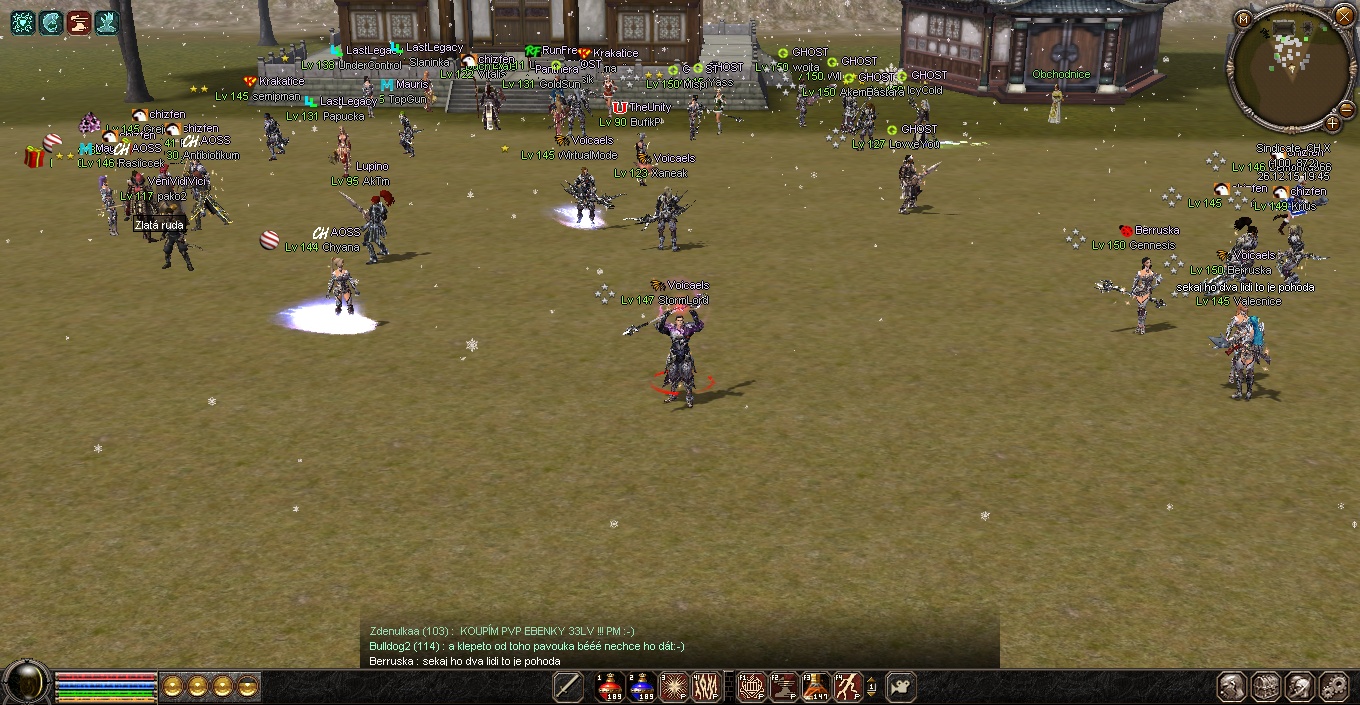Use the blue mana potion slot
This screenshot has width=1360, height=705.
(x=641, y=687)
